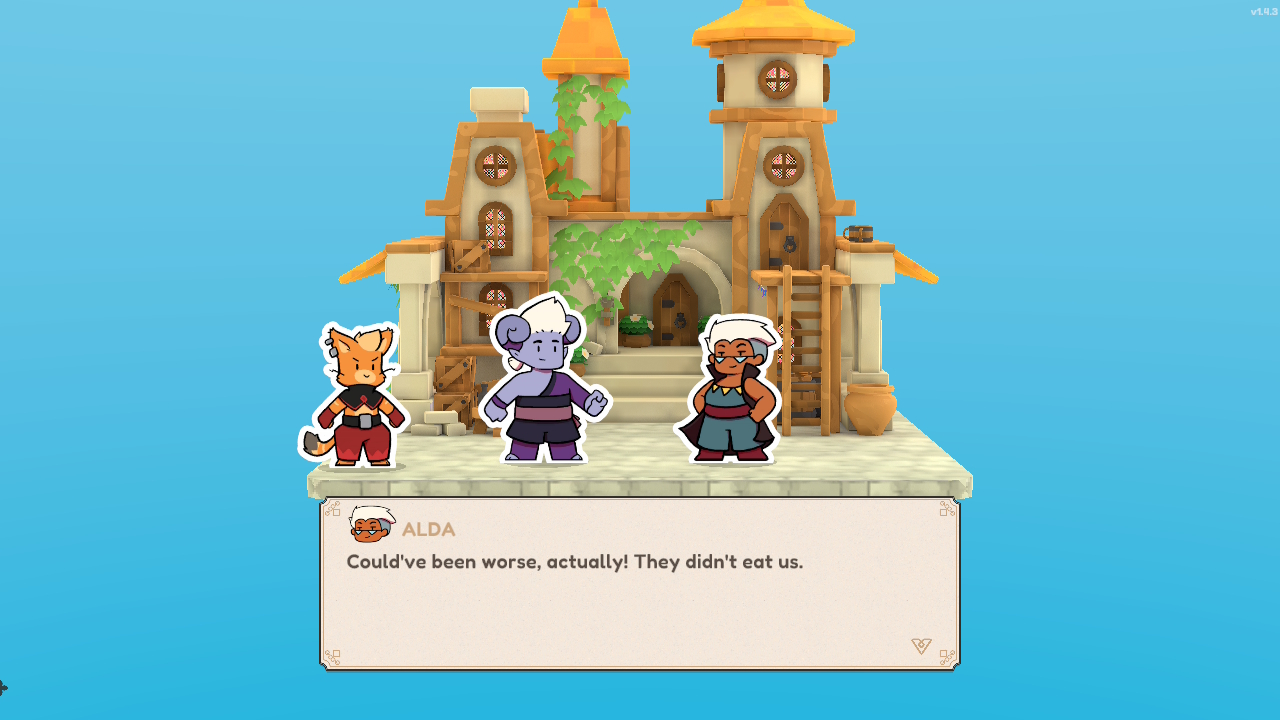Advance dialogue with the arrow indicator
The image size is (1280, 720).
[921, 646]
